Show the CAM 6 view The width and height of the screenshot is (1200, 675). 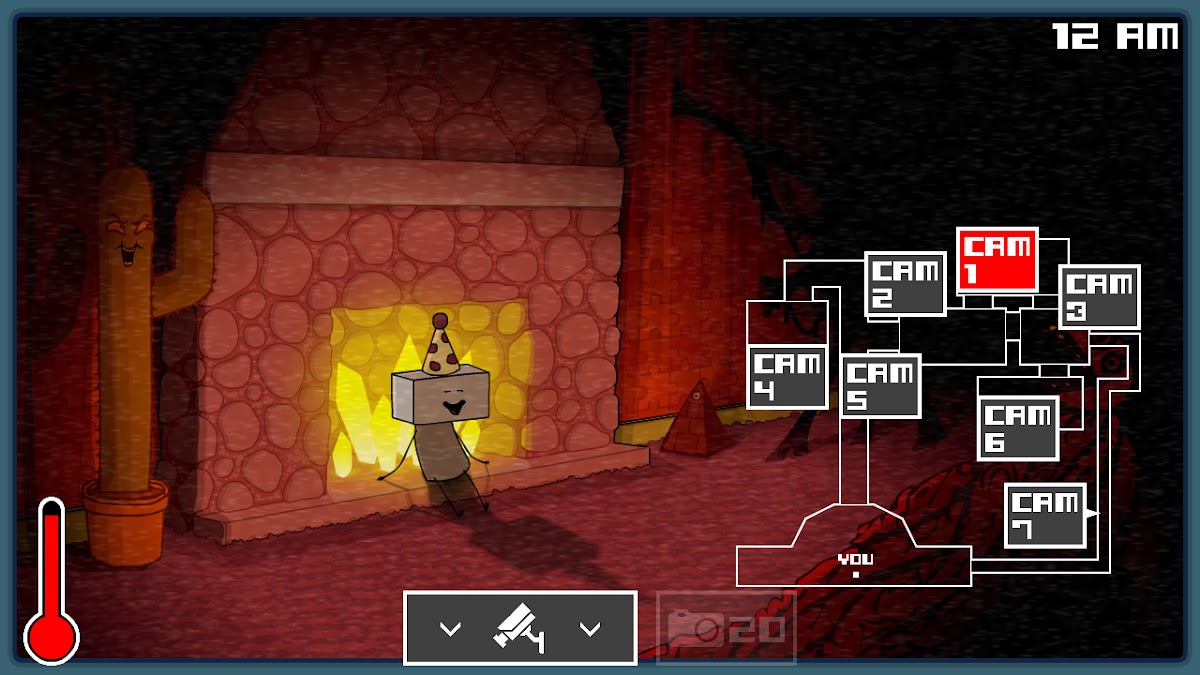(x=1018, y=428)
